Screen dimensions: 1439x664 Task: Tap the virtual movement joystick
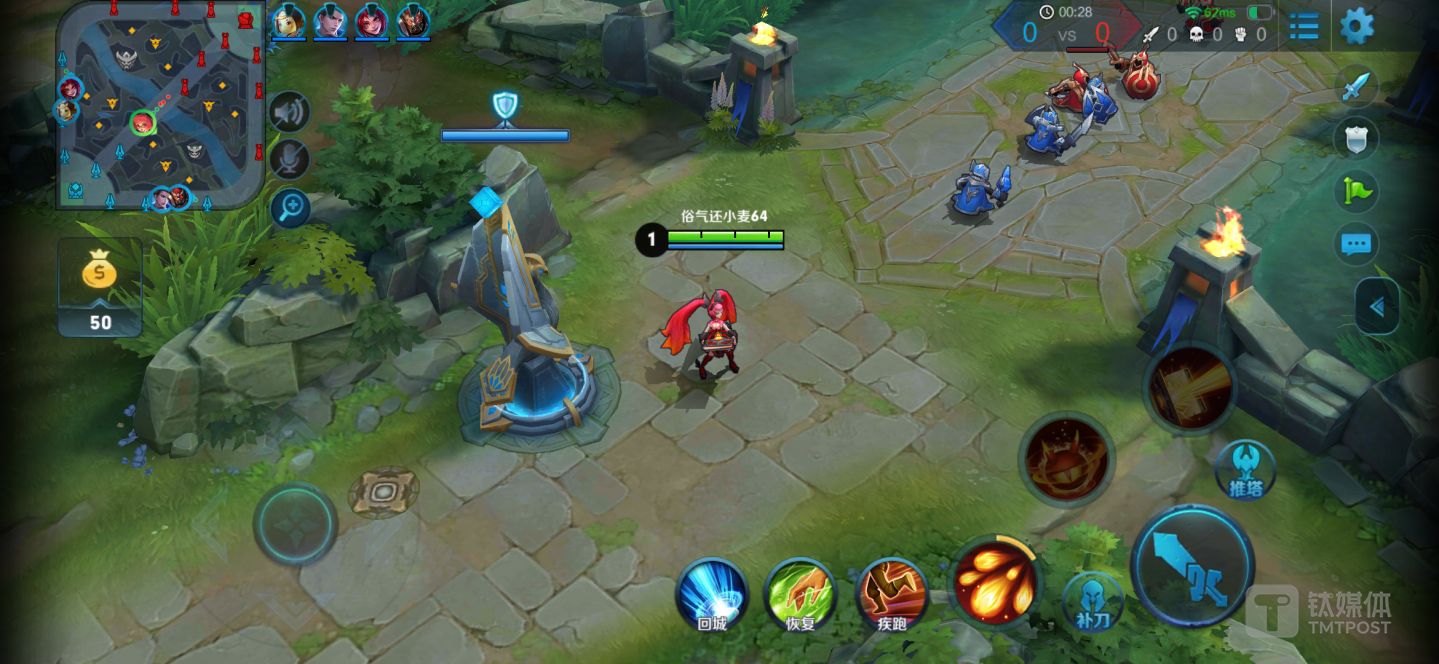pos(295,523)
